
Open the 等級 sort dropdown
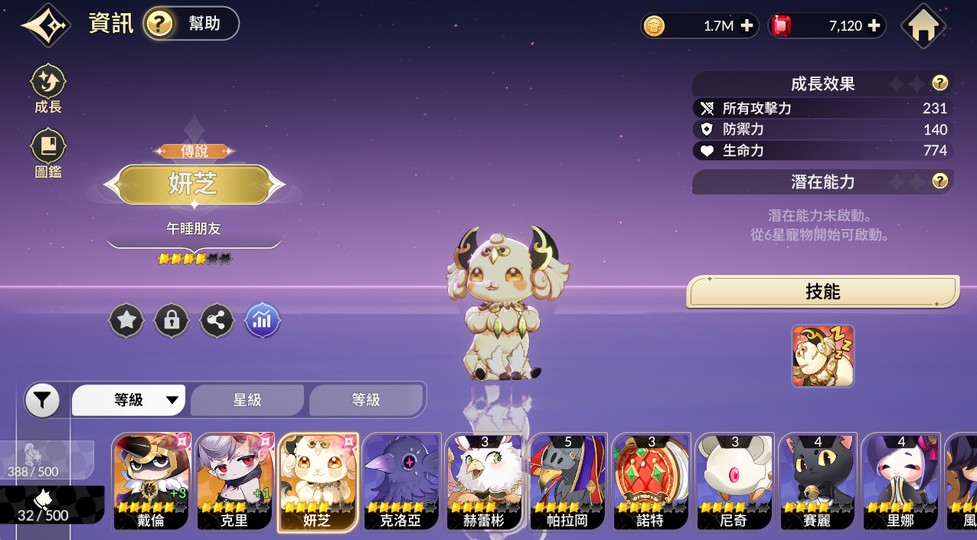pos(130,400)
